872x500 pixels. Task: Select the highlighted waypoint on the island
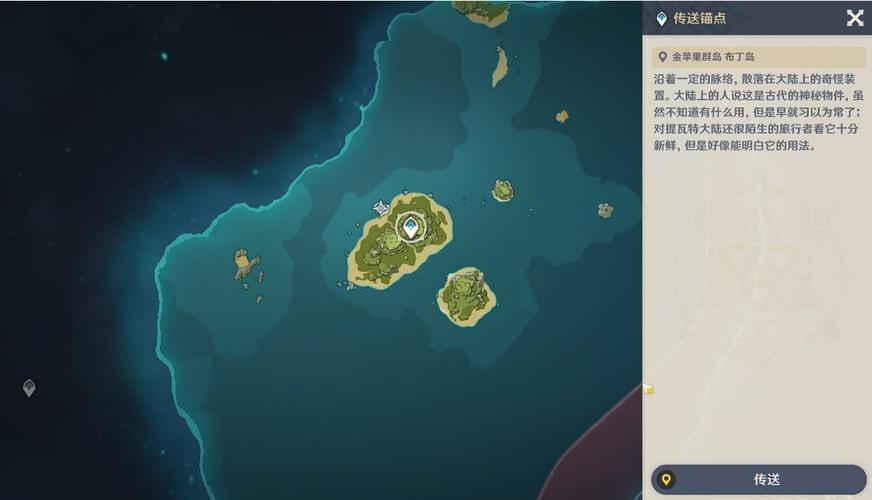(x=410, y=227)
